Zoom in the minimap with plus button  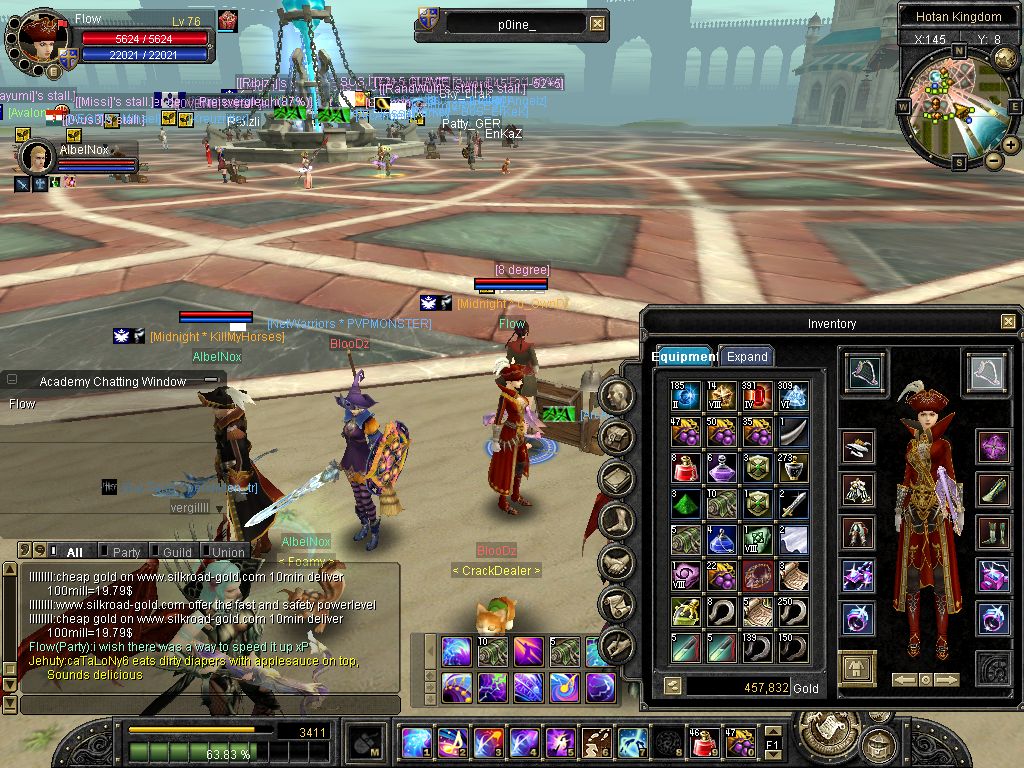coord(1011,145)
